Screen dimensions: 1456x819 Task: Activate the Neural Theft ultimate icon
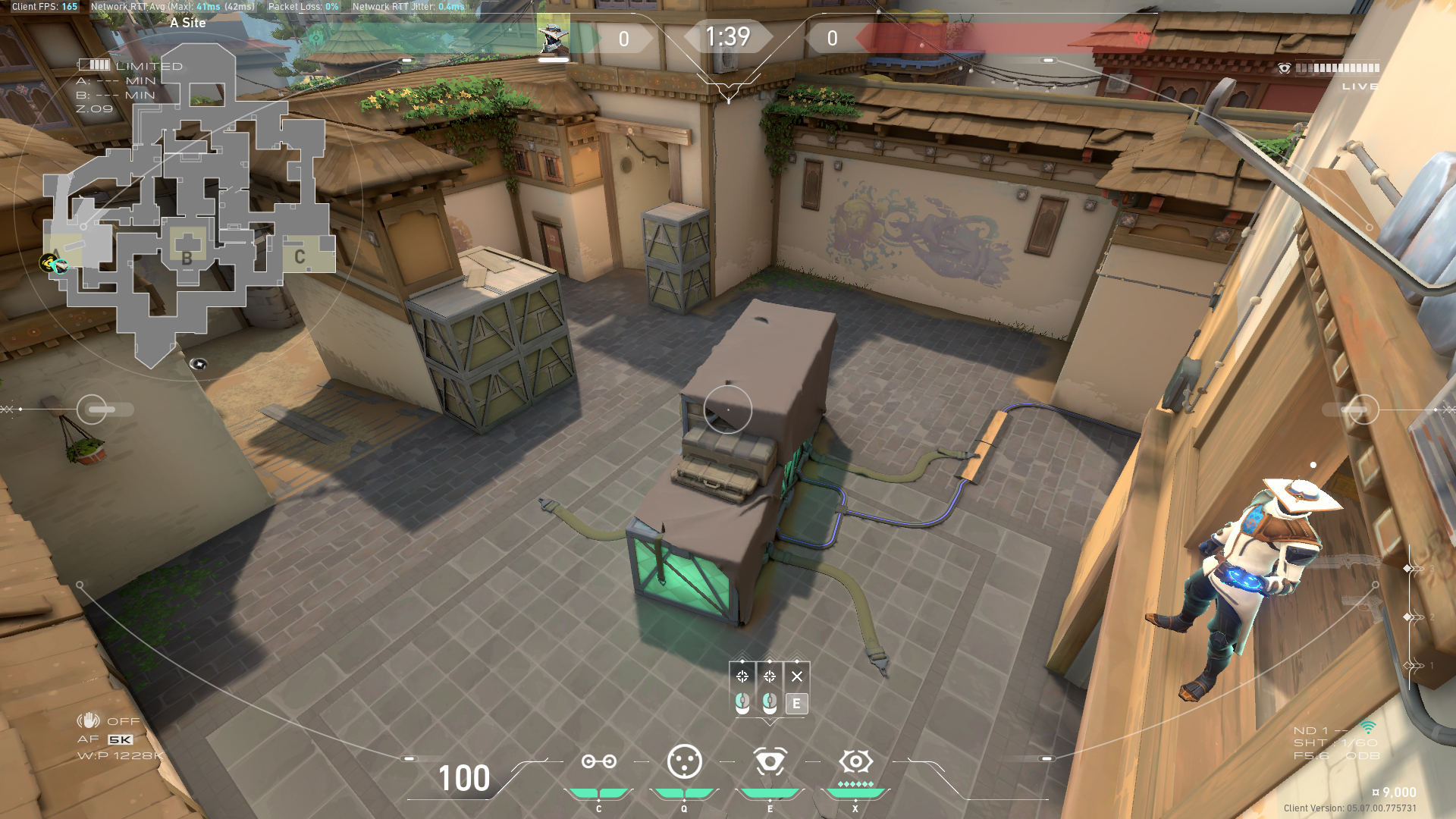click(855, 759)
